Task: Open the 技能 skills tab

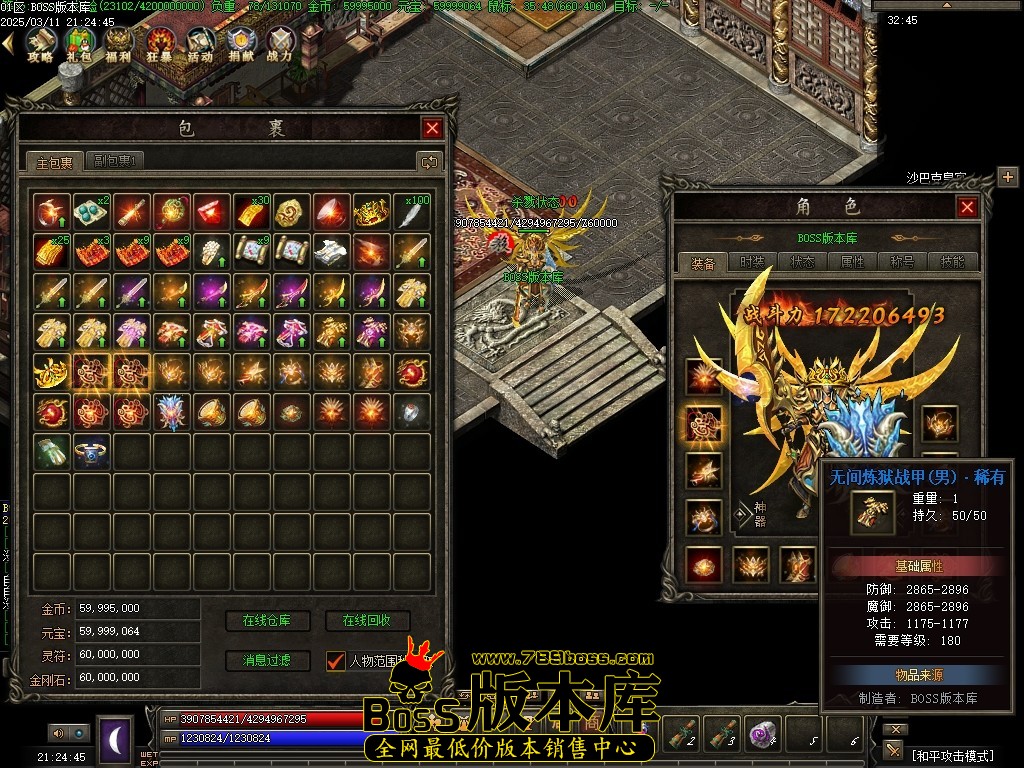Action: click(952, 262)
